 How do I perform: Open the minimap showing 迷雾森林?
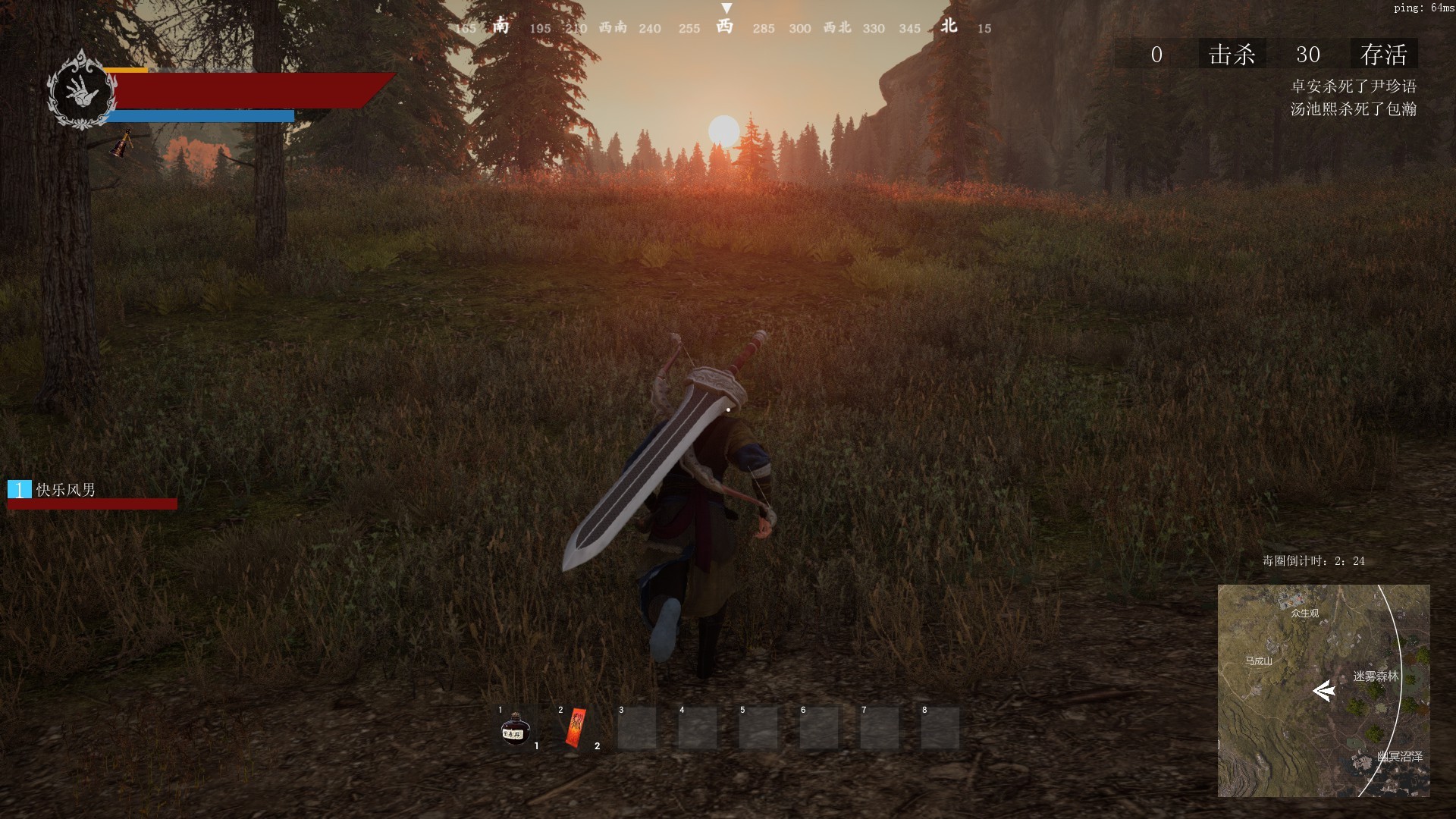[x=1323, y=690]
